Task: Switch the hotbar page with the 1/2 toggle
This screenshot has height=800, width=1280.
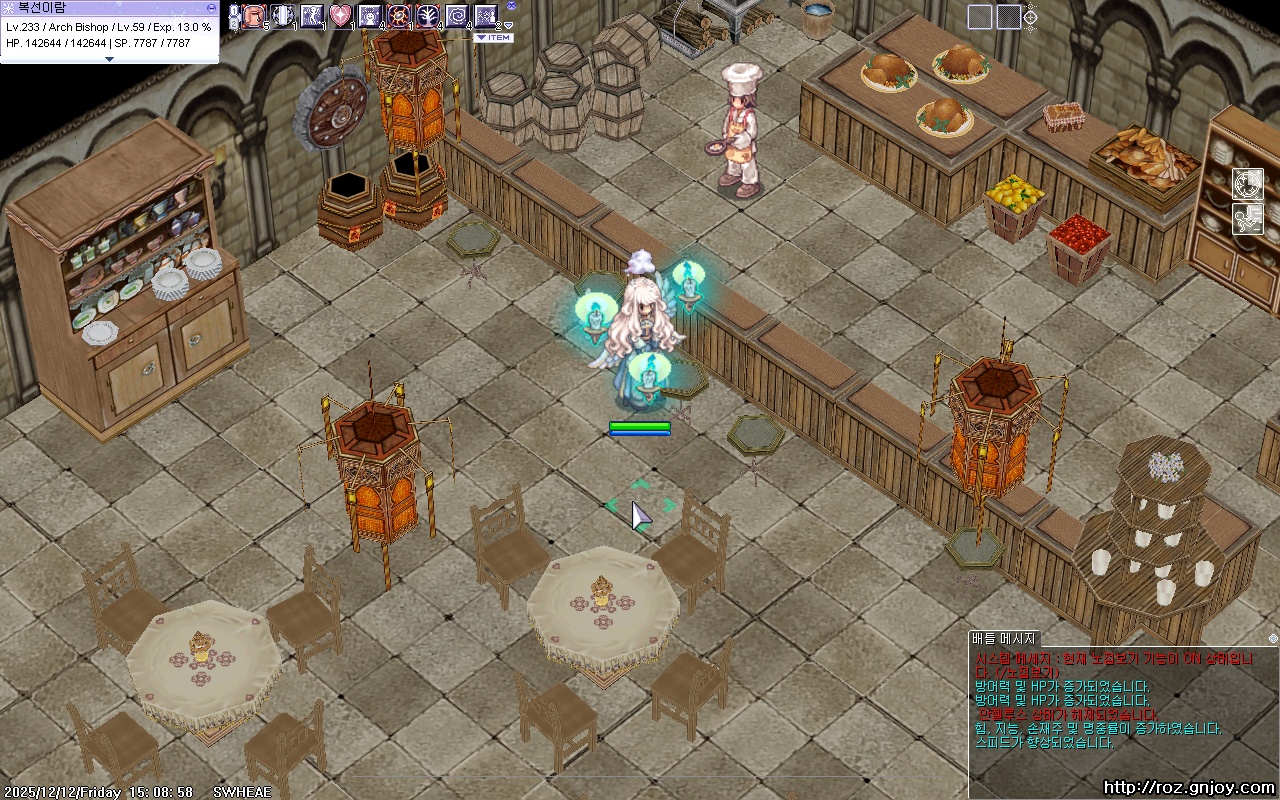Action: (234, 17)
